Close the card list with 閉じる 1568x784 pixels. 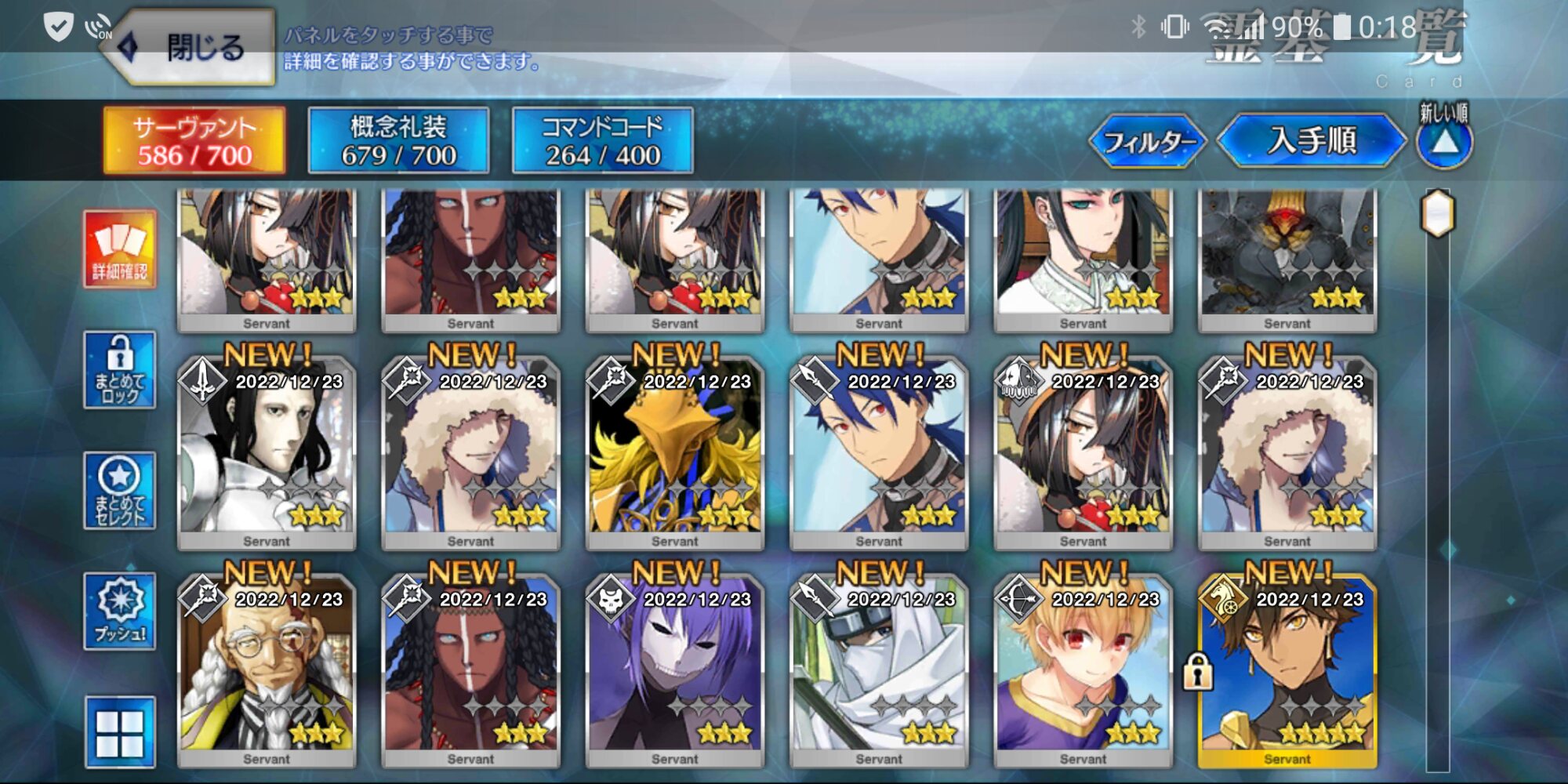click(196, 49)
